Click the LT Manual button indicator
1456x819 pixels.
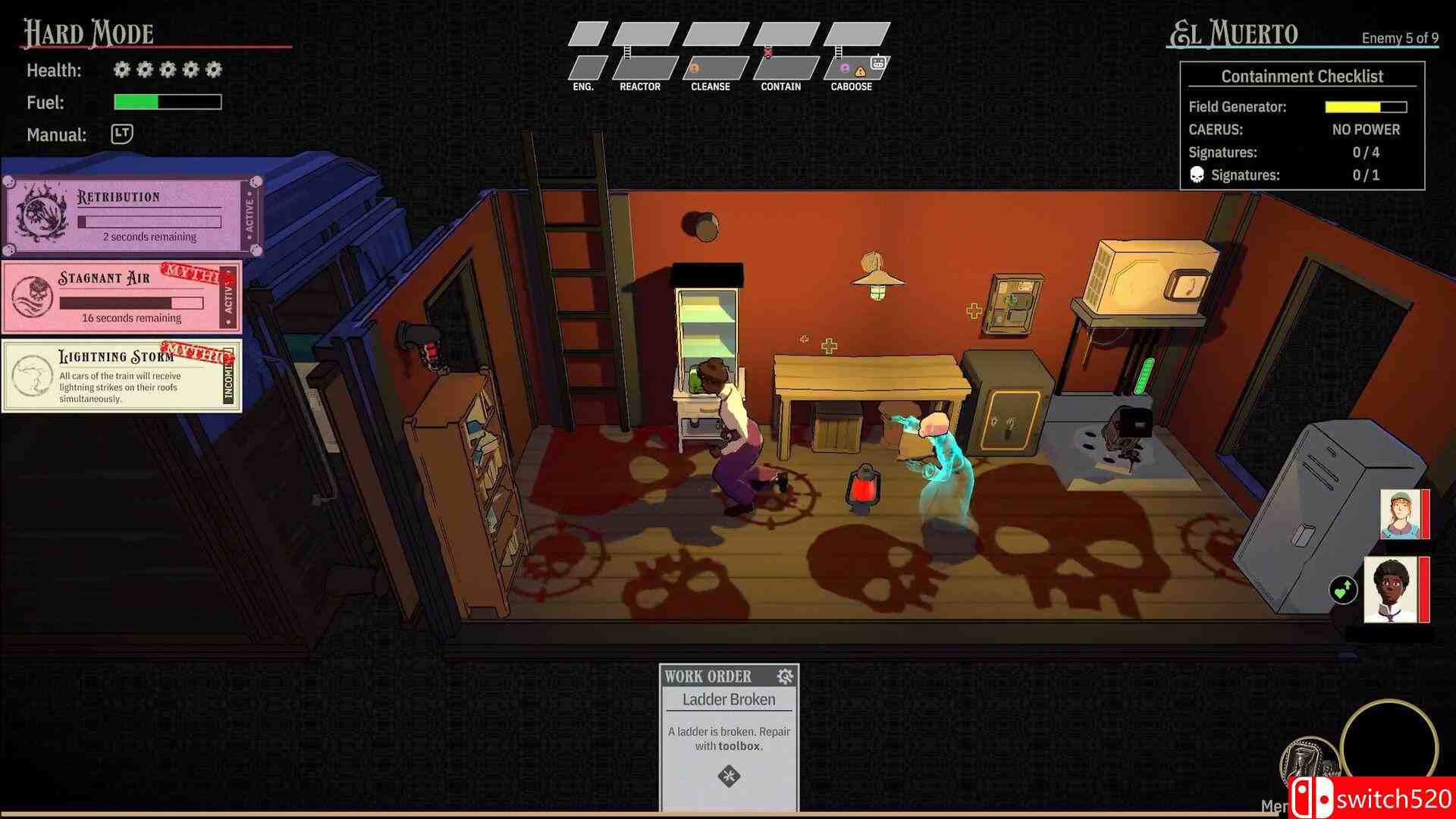pos(120,134)
